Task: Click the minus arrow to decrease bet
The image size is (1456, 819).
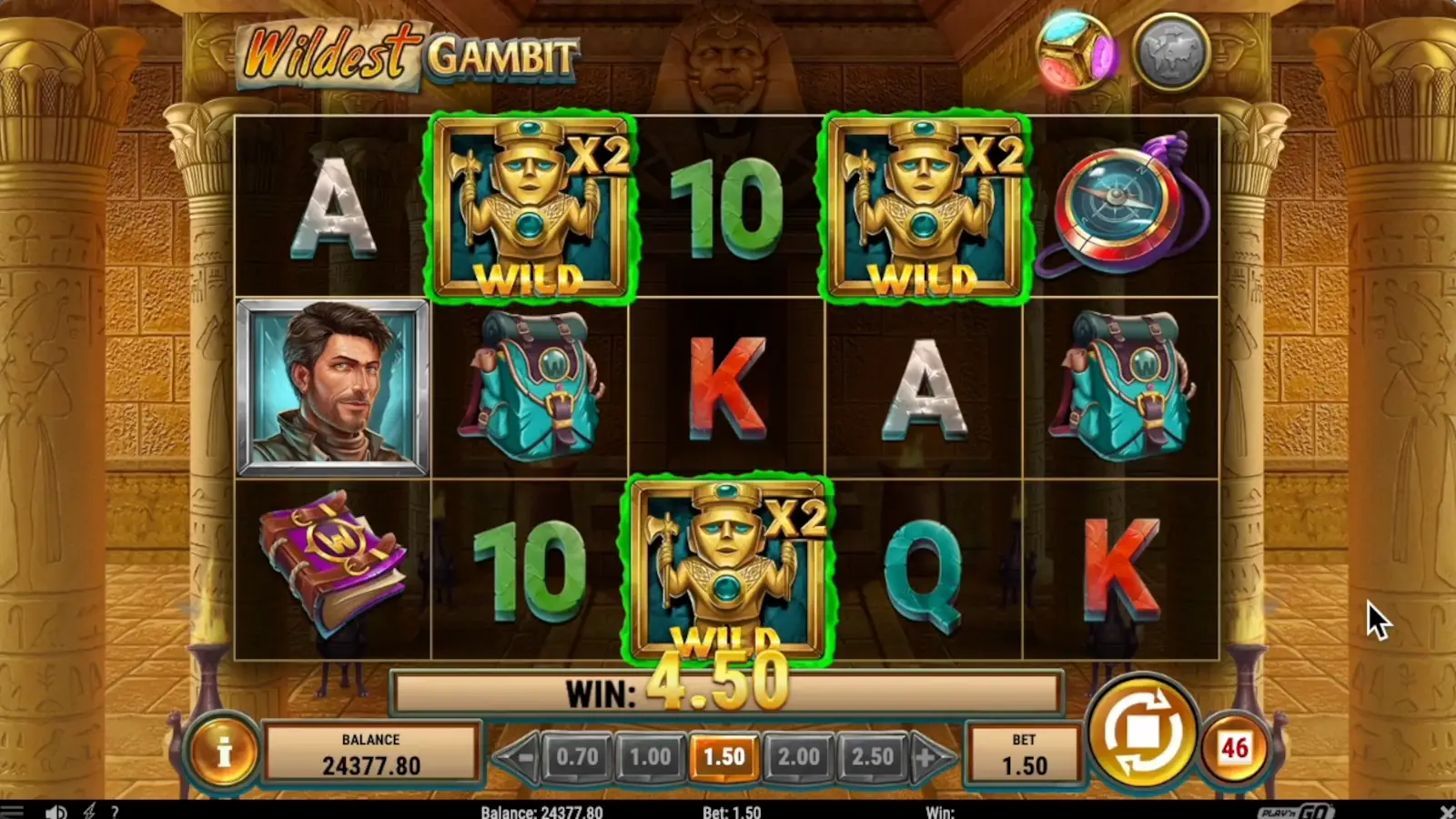Action: (x=523, y=755)
